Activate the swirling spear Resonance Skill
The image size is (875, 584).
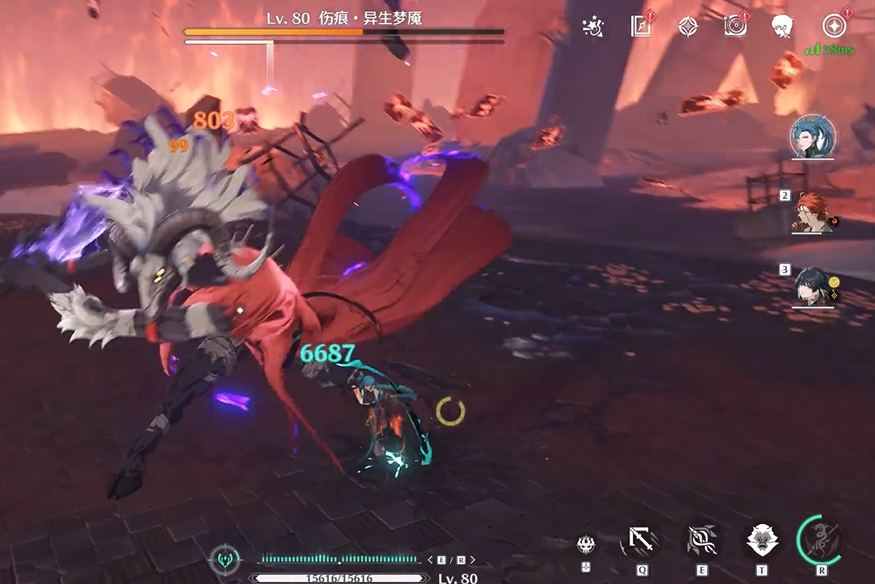[701, 541]
